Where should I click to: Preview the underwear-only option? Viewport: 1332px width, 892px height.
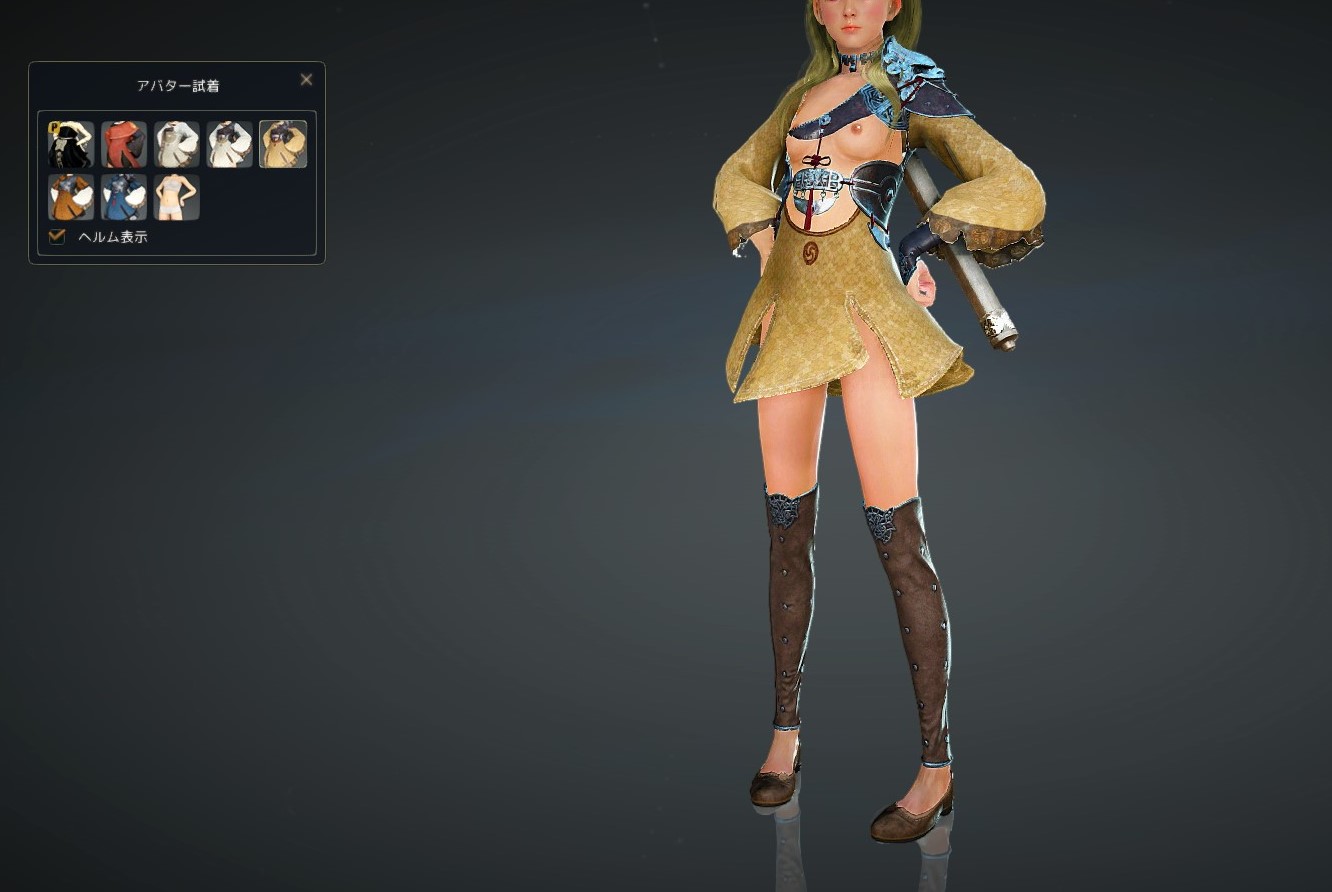click(x=177, y=196)
